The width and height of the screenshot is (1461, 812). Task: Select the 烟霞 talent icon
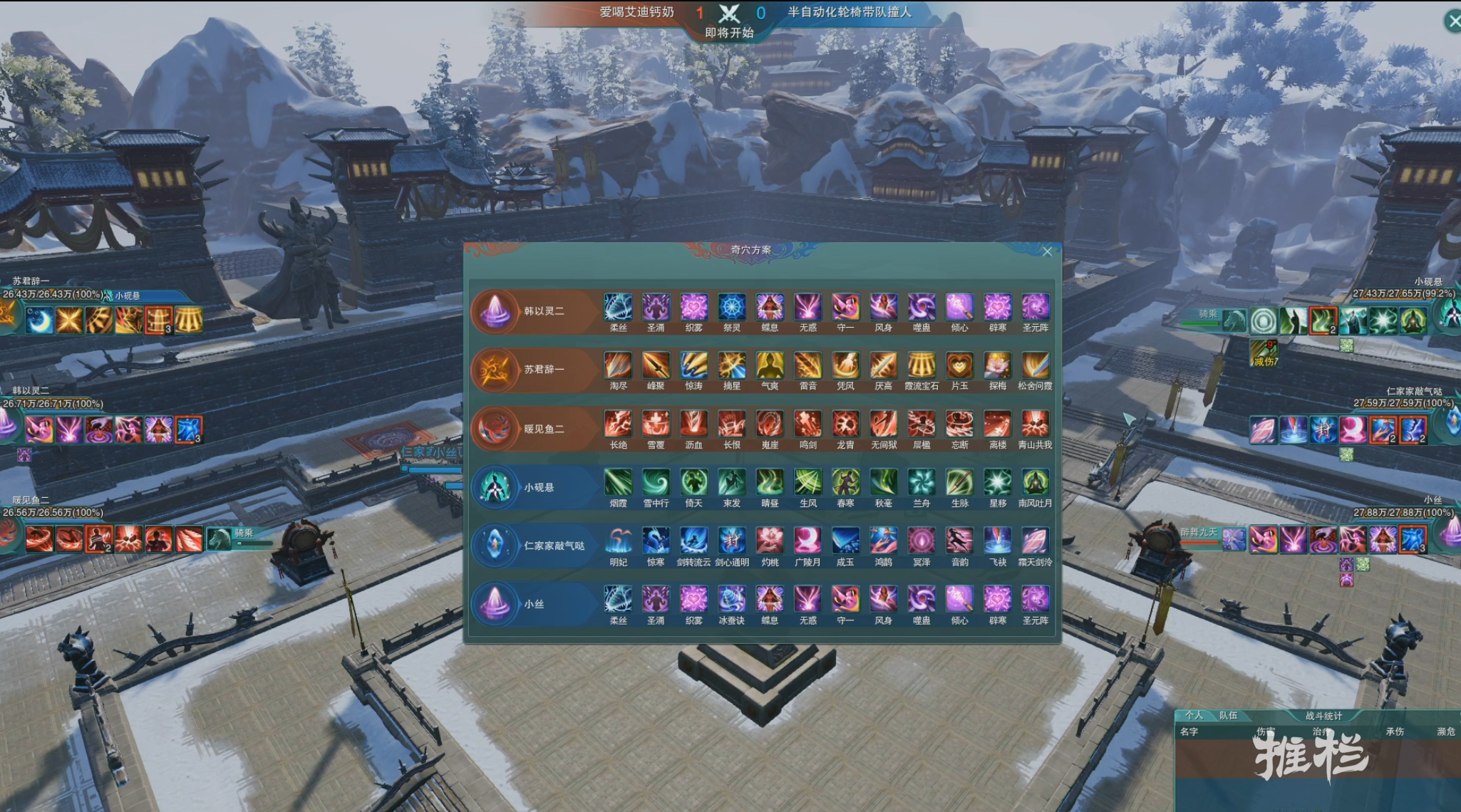coord(618,483)
